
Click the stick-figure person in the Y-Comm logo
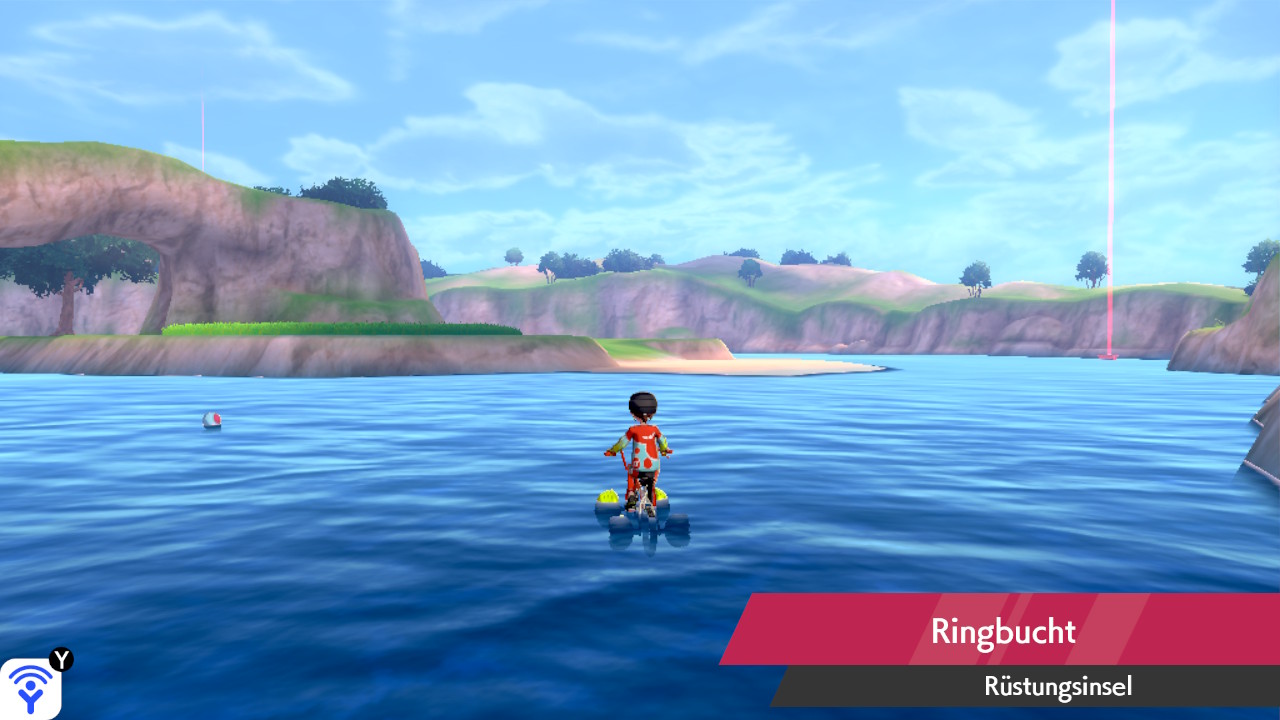point(30,695)
